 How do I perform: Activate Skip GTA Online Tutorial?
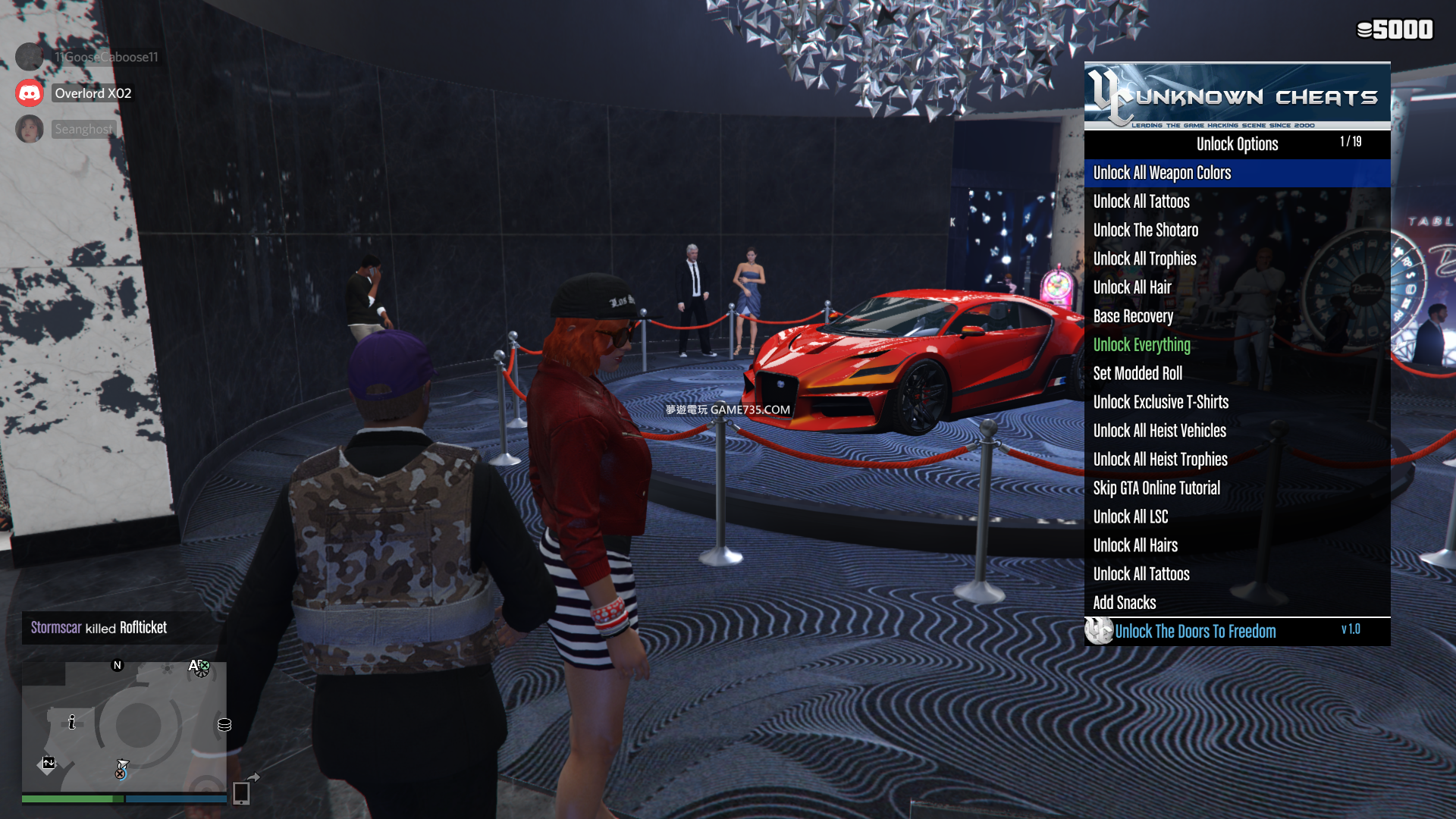click(x=1156, y=488)
